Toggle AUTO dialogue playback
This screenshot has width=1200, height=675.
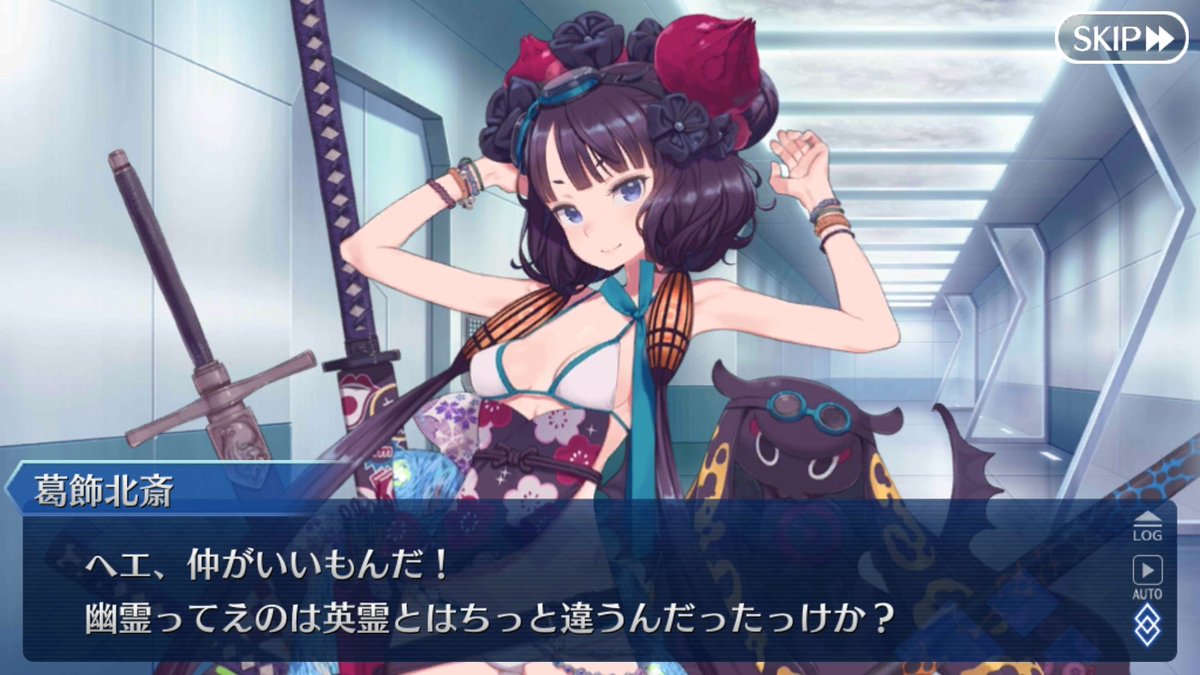[x=1147, y=575]
